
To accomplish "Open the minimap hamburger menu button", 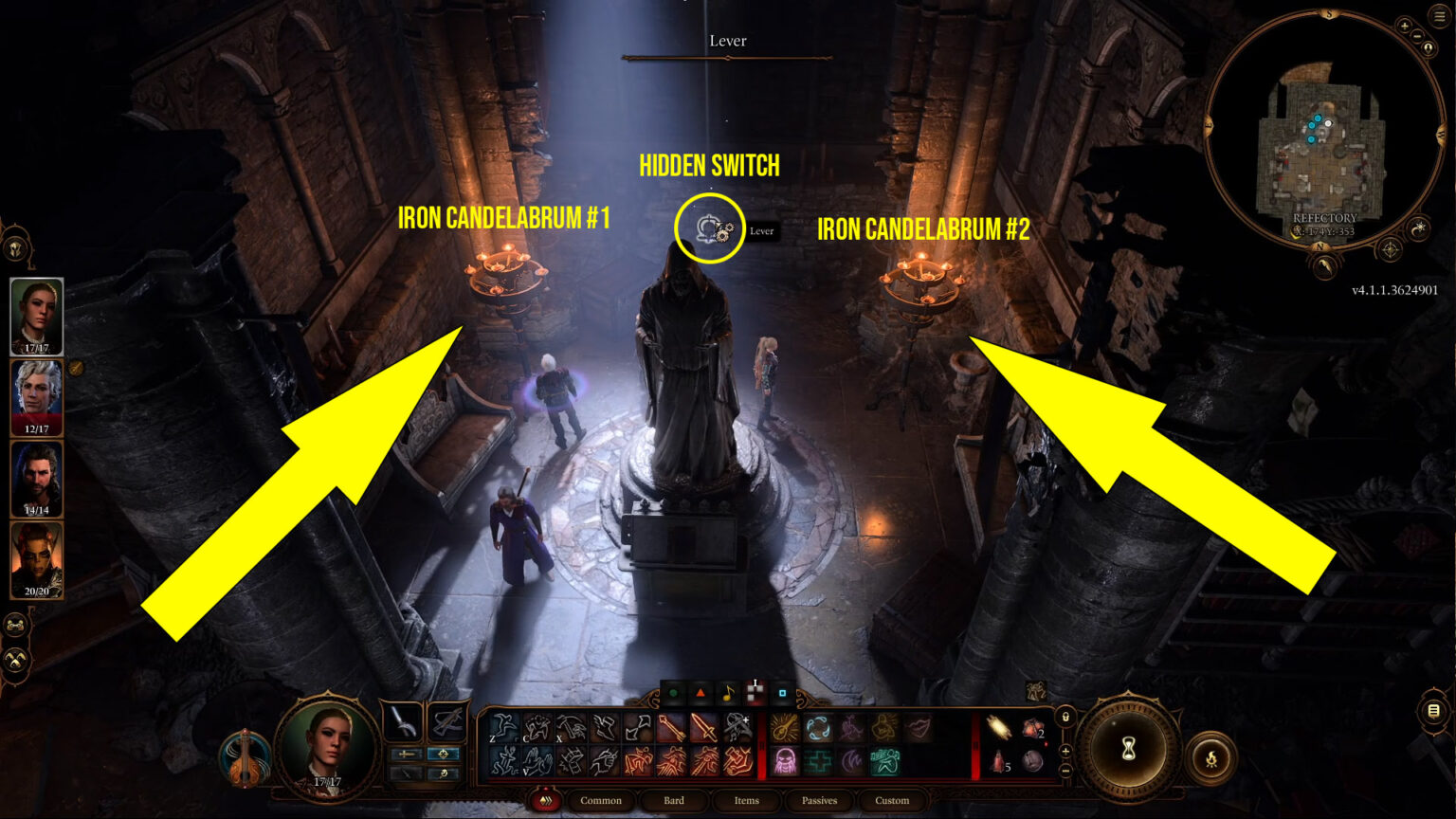I will tap(1440, 16).
